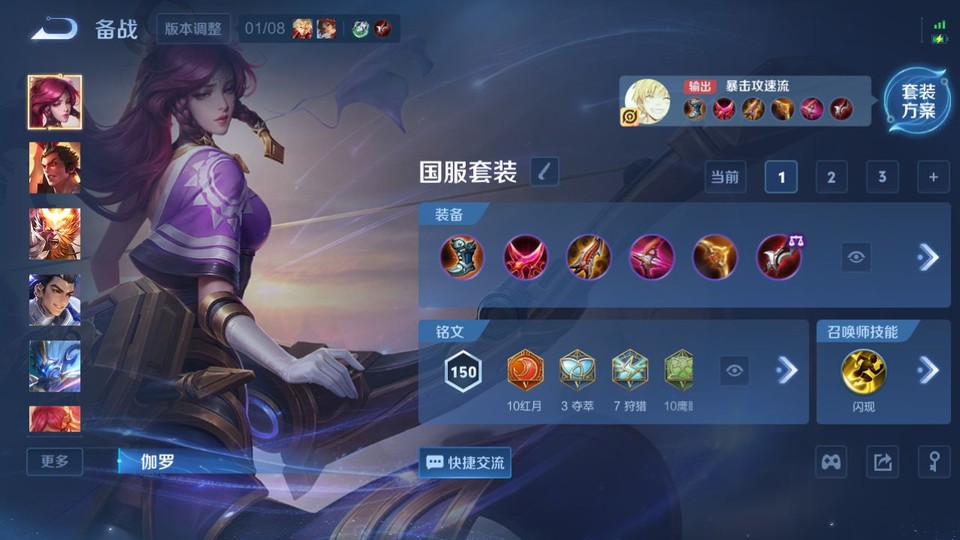Screen dimensions: 960x540
Task: Click the gamepad icon button
Action: [832, 461]
